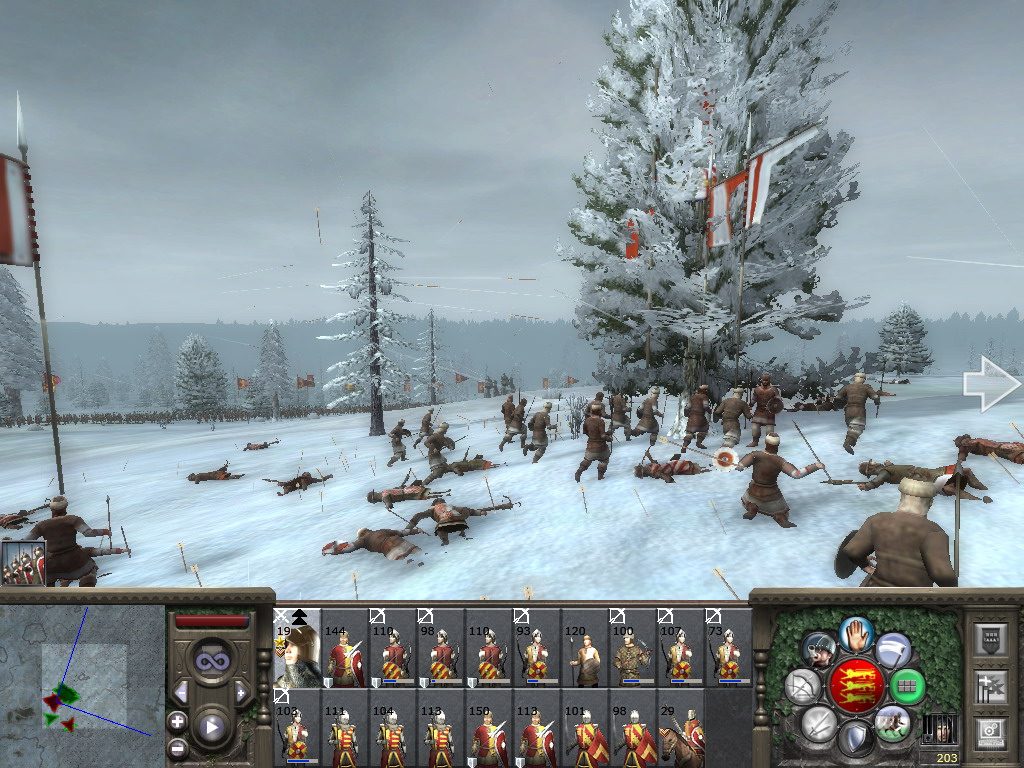Select the archer unit card with 73 men
This screenshot has height=768, width=1024.
(x=729, y=648)
